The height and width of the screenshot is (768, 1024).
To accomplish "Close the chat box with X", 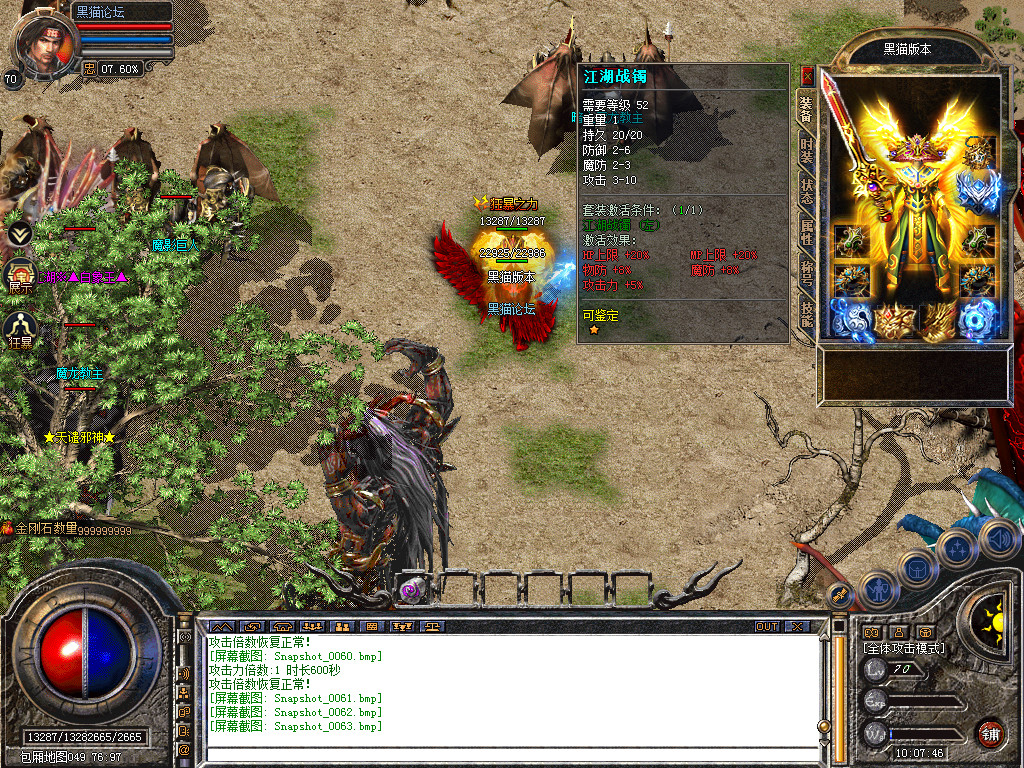I will (x=797, y=626).
